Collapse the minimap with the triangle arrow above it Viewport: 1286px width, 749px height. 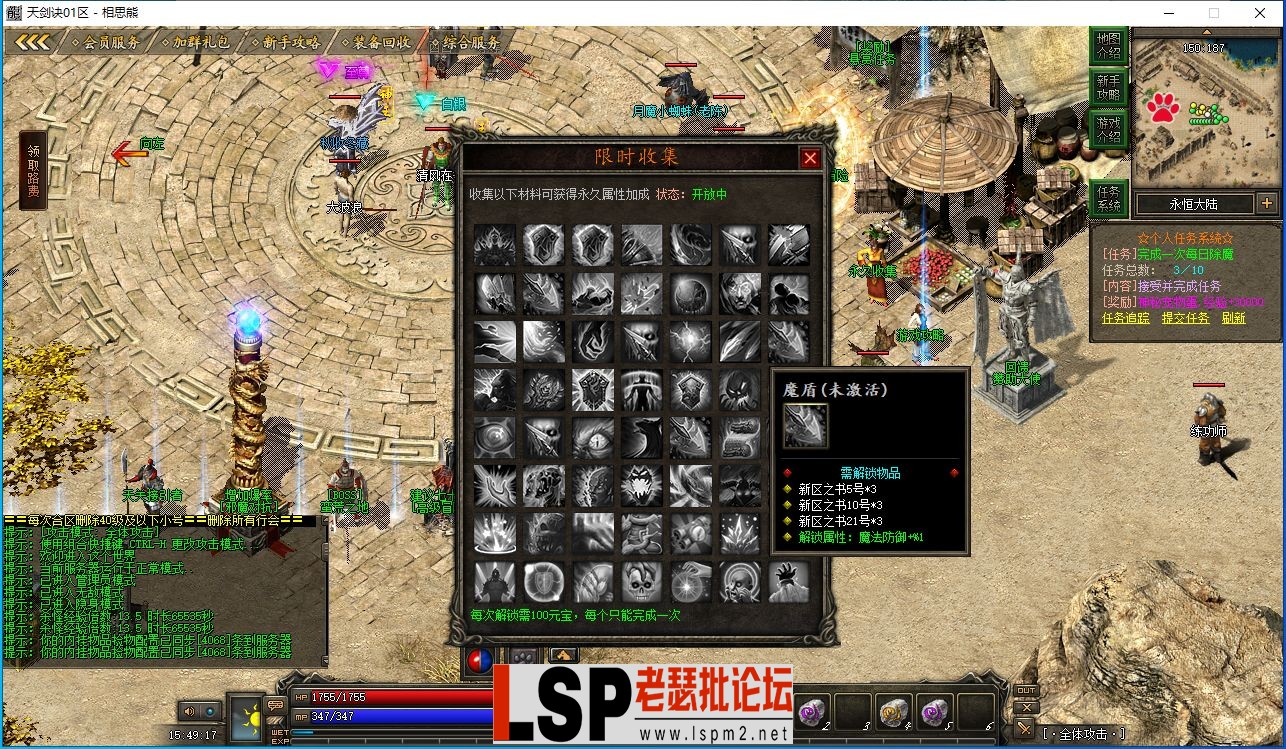(x=1206, y=33)
